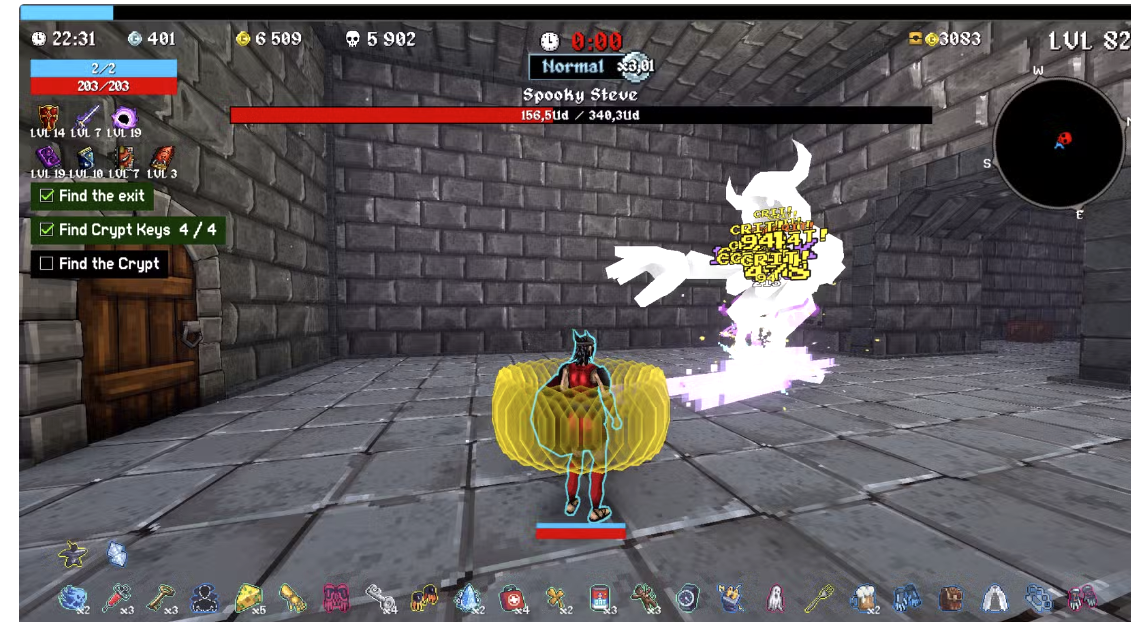Click the Find the exit objective
This screenshot has width=1131, height=622.
[x=91, y=196]
